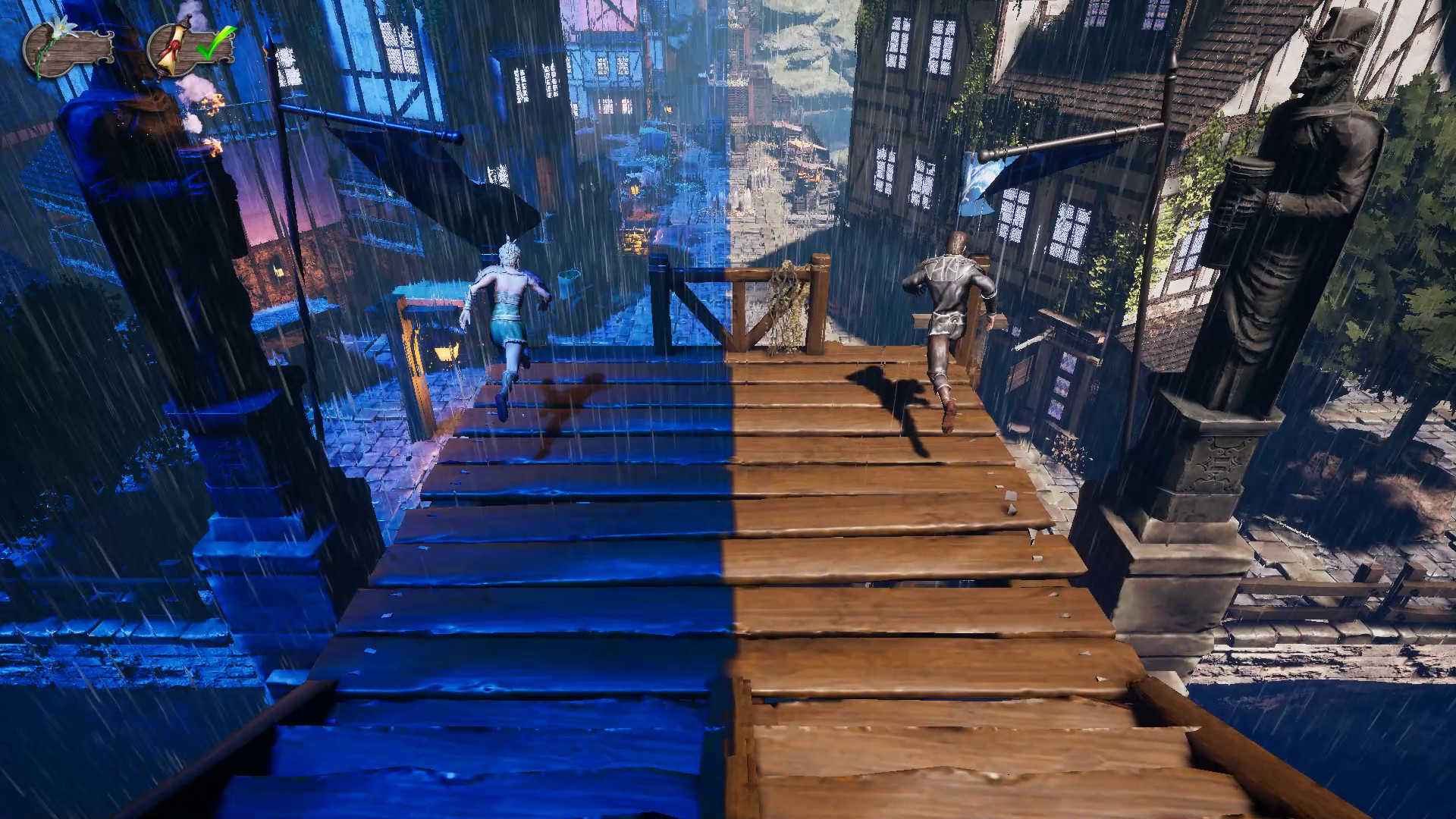Toggle the dark banner flag on the left pole
This screenshot has width=1456, height=819.
pos(425,174)
